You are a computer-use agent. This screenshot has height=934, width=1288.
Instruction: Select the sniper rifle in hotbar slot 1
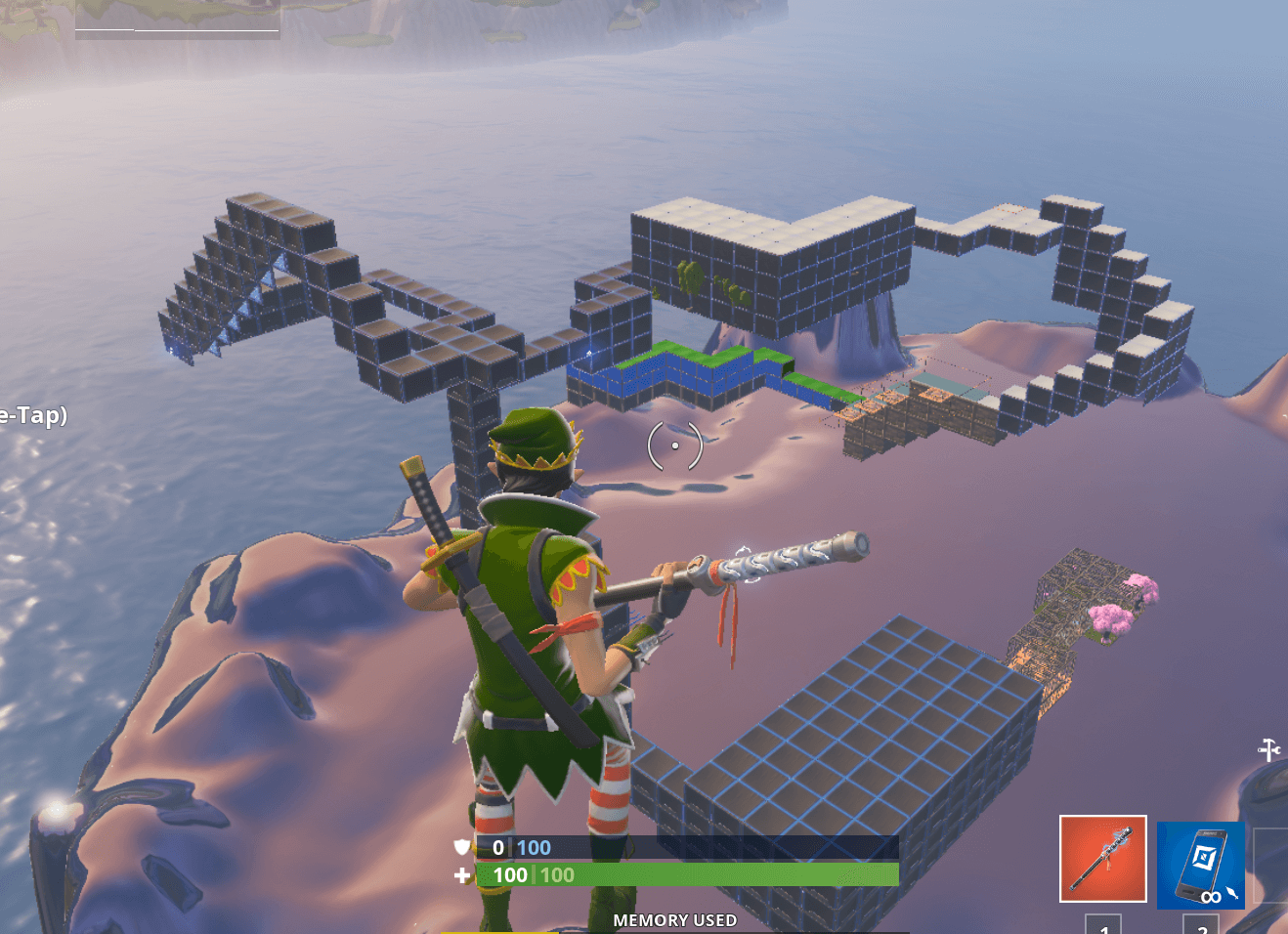[x=1104, y=860]
